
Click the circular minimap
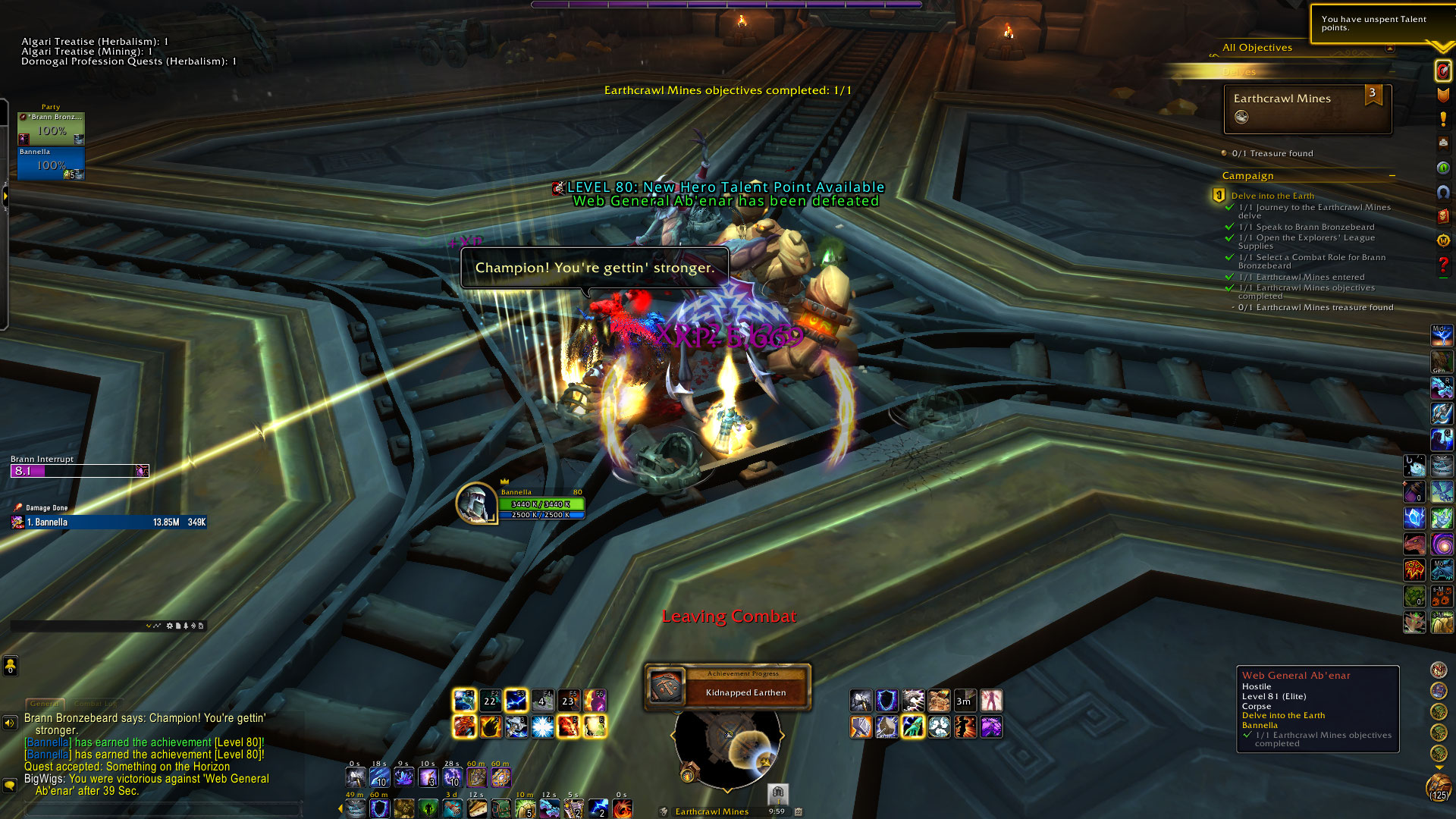point(726,747)
